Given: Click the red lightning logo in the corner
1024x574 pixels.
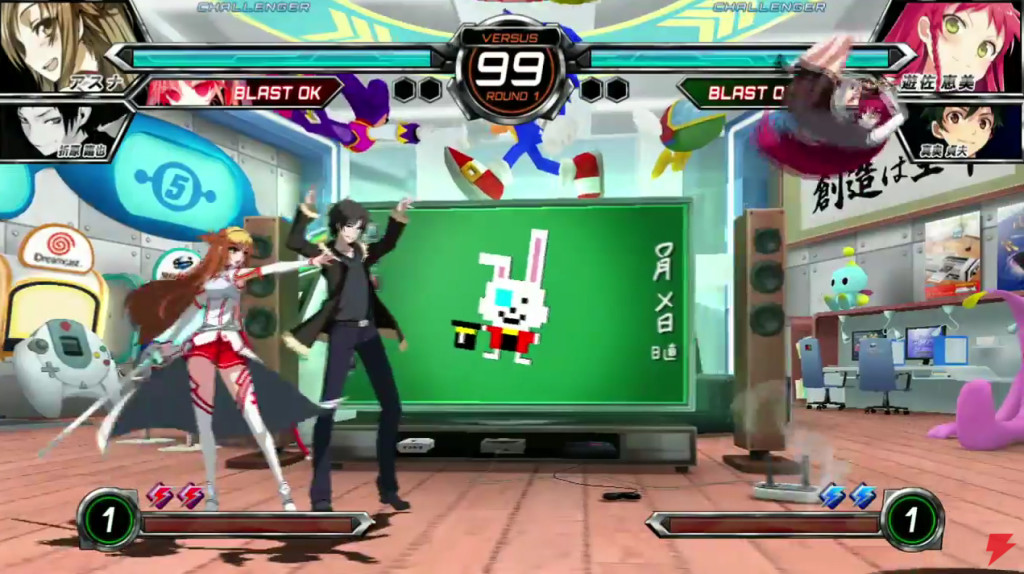Looking at the screenshot, I should pyautogui.click(x=999, y=548).
